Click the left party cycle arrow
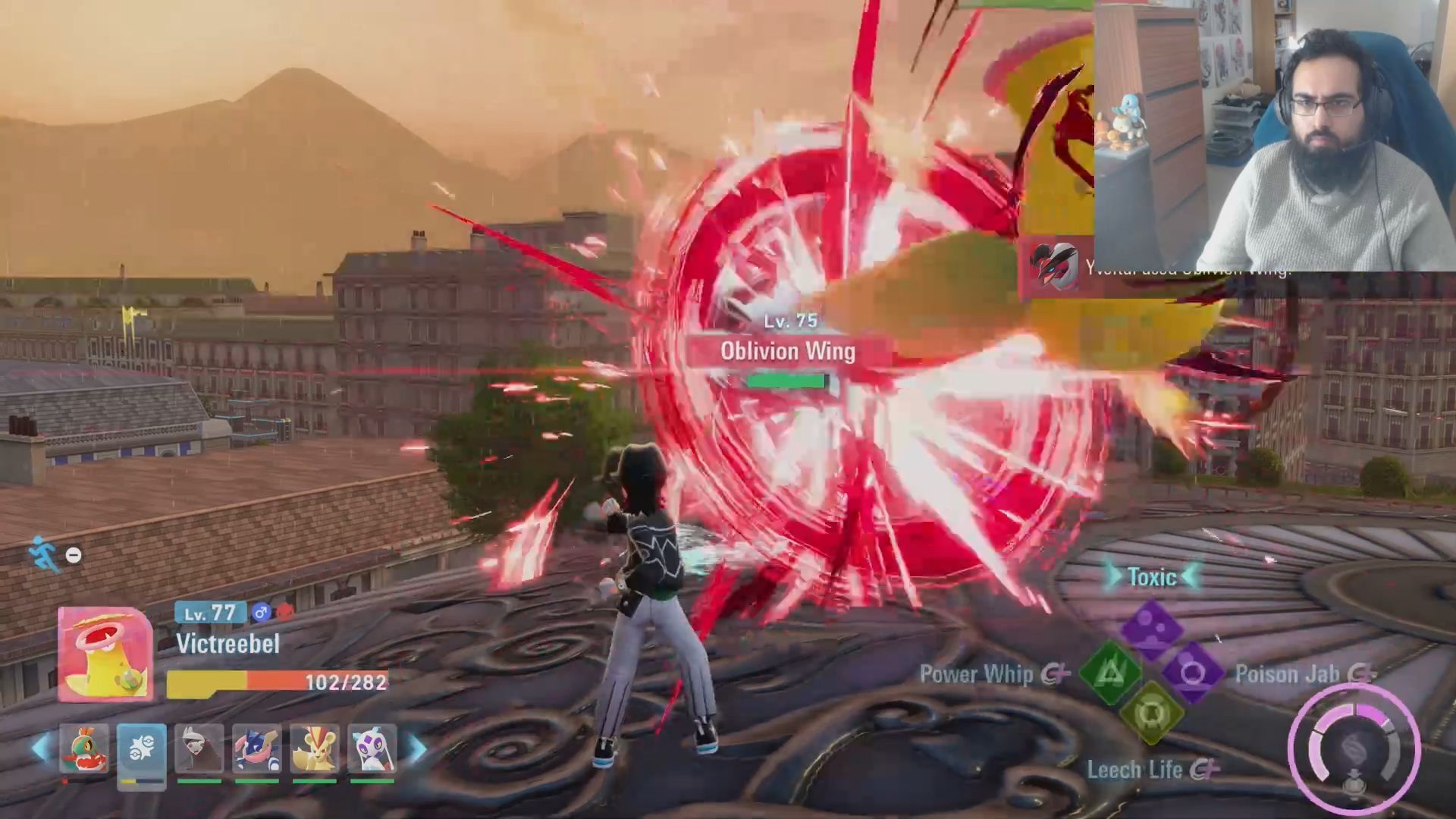This screenshot has width=1456, height=819. coord(40,748)
